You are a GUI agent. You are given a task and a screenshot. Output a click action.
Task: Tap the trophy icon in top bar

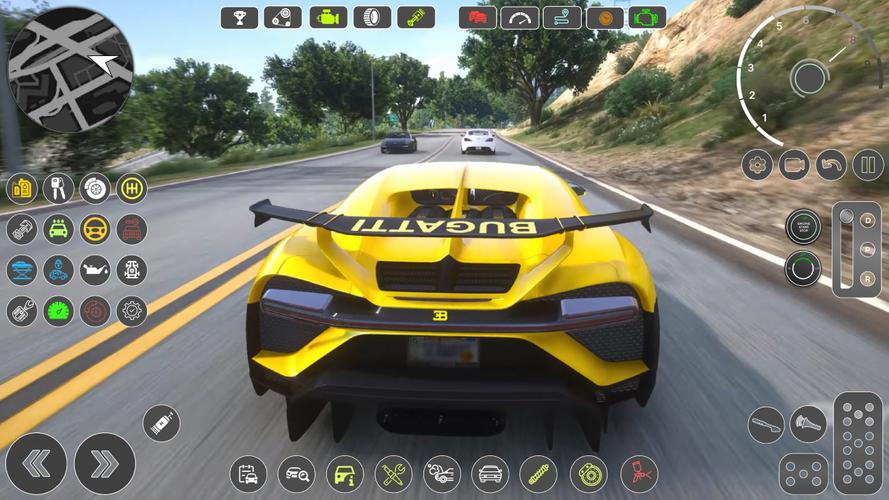(239, 17)
